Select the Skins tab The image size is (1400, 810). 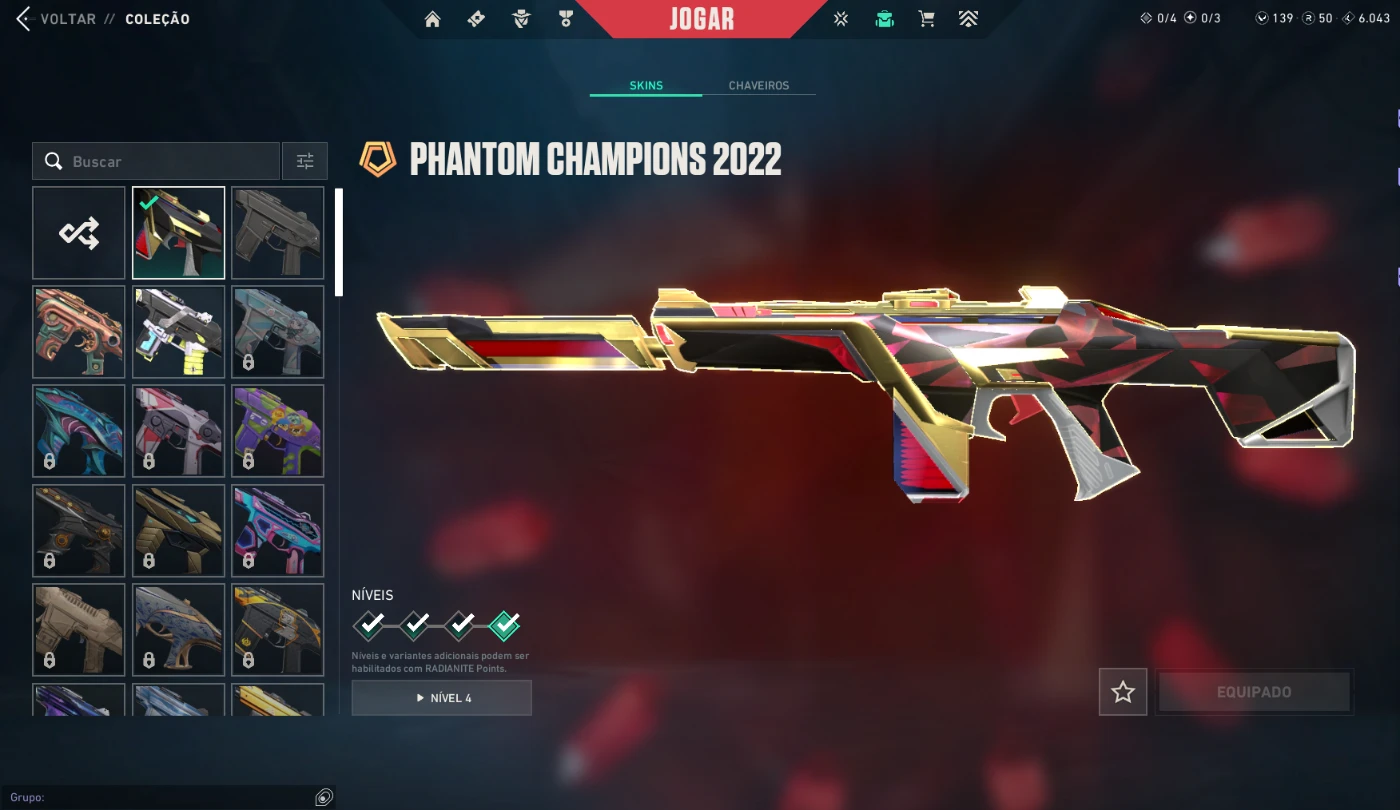[x=646, y=86]
